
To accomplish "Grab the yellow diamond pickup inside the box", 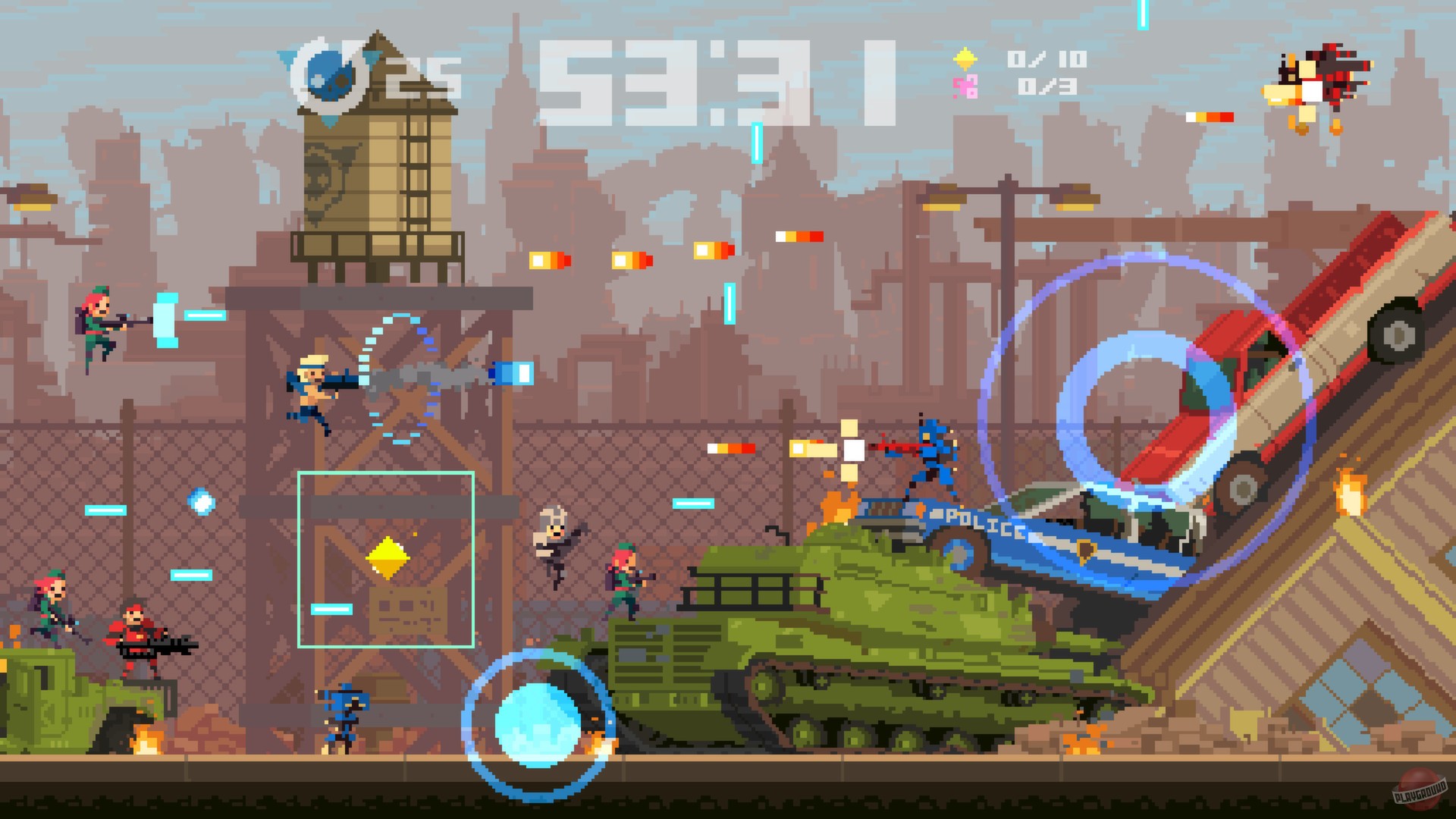I will (389, 556).
